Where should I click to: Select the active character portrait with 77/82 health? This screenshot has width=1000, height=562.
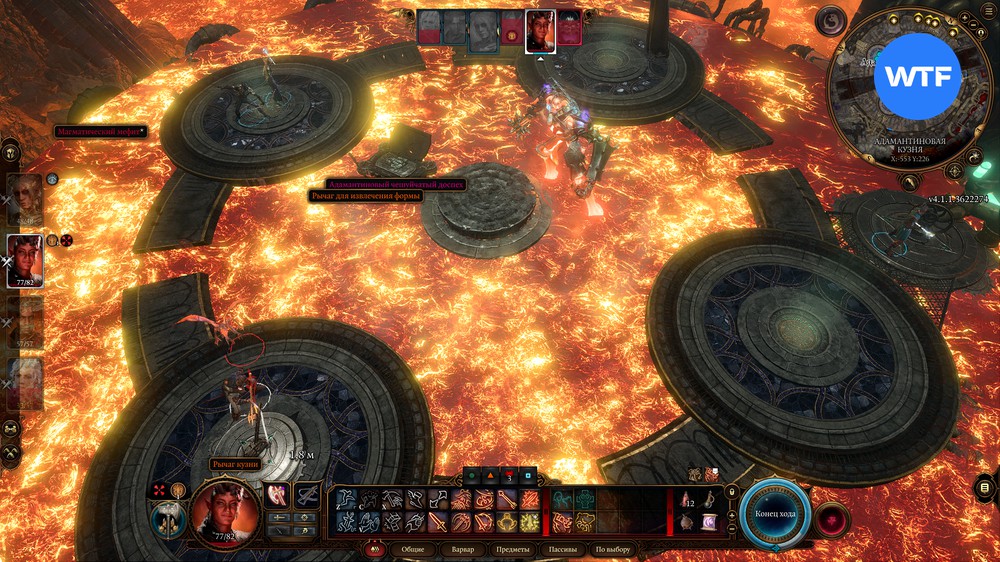click(25, 259)
